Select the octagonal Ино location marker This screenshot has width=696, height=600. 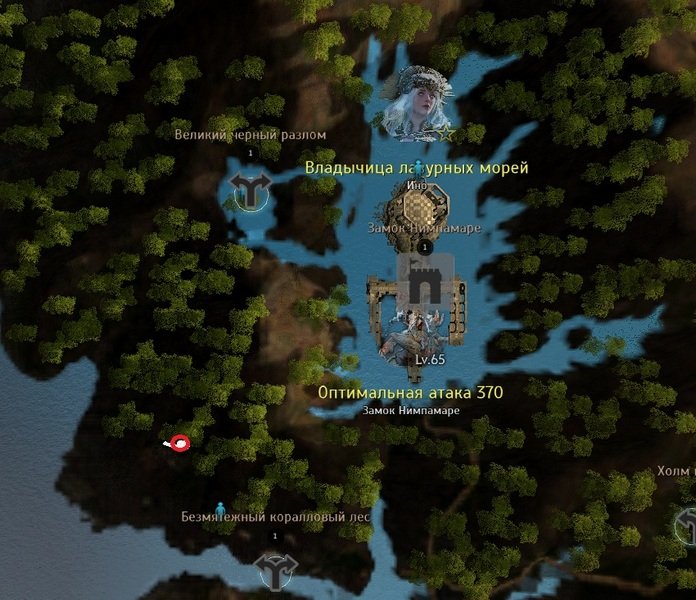click(419, 210)
